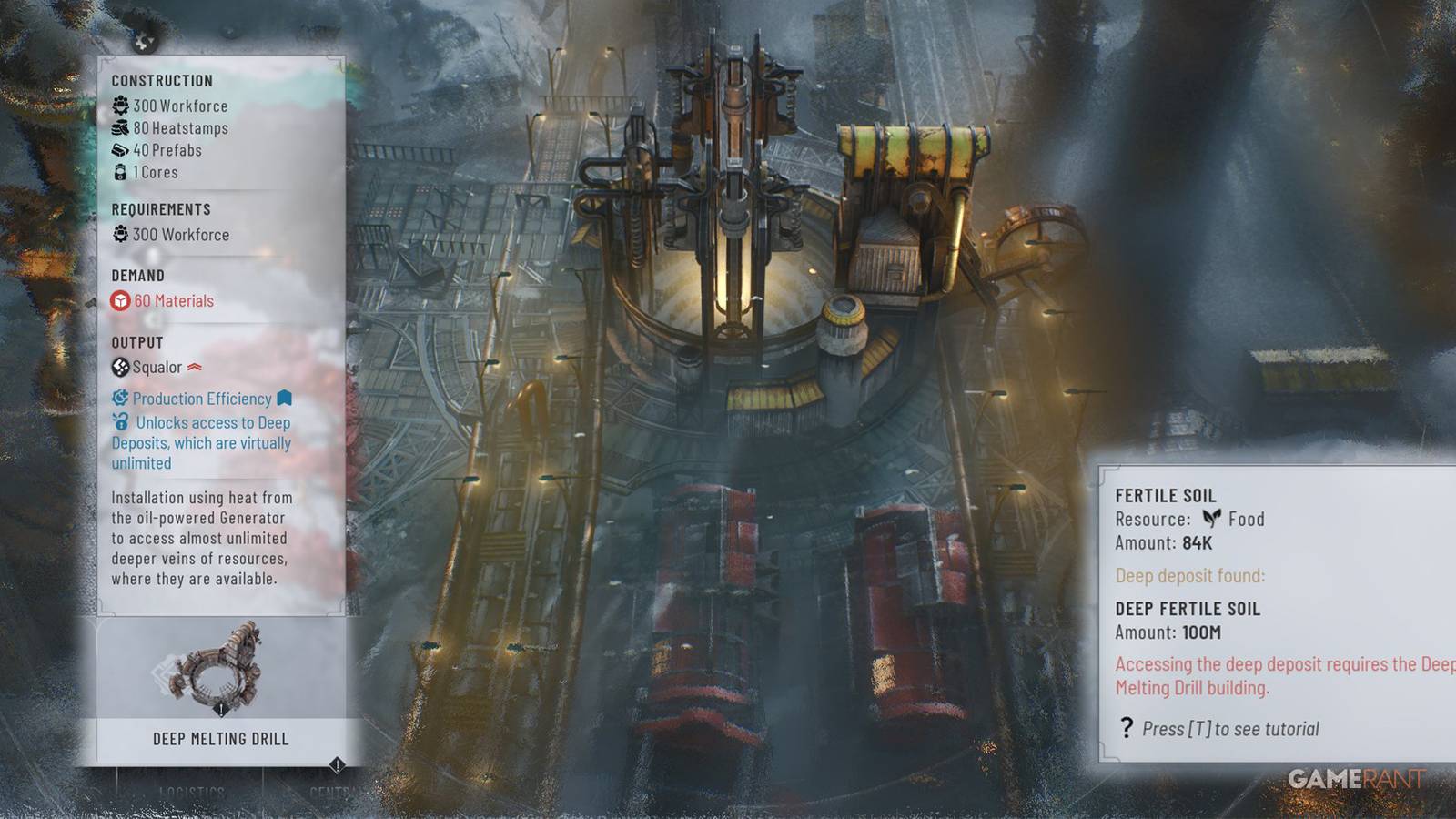
Task: Click the Squalor output icon
Action: pyautogui.click(x=119, y=367)
